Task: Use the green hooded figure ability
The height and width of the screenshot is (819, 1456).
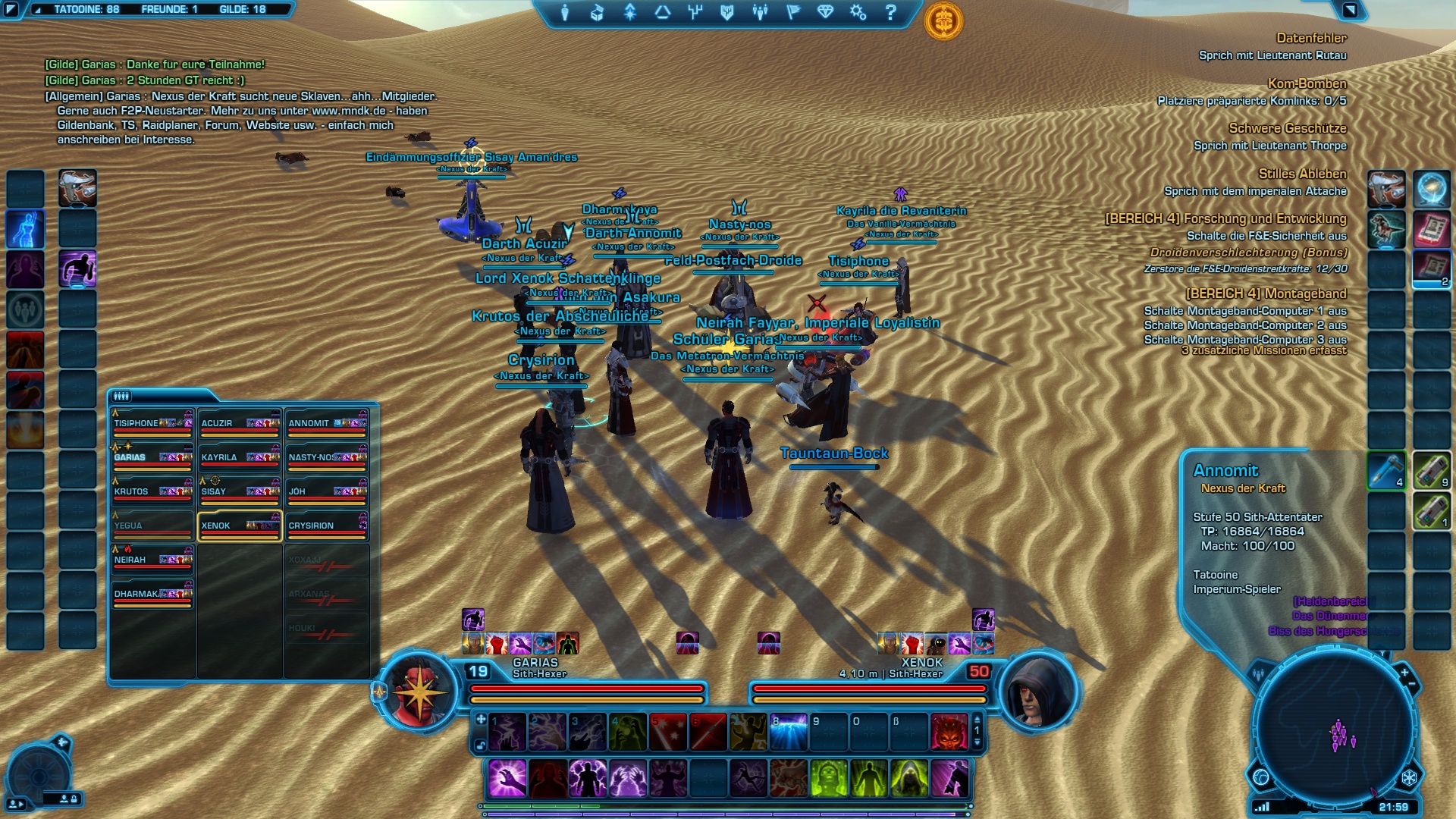Action: [908, 779]
